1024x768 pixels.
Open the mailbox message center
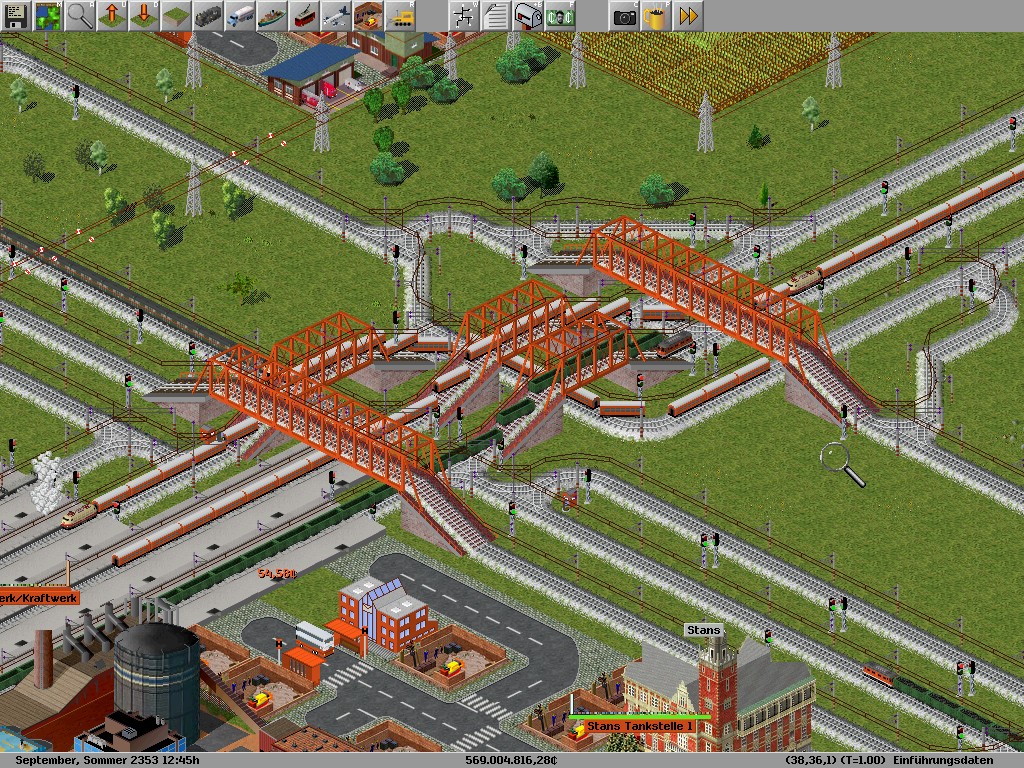point(528,16)
